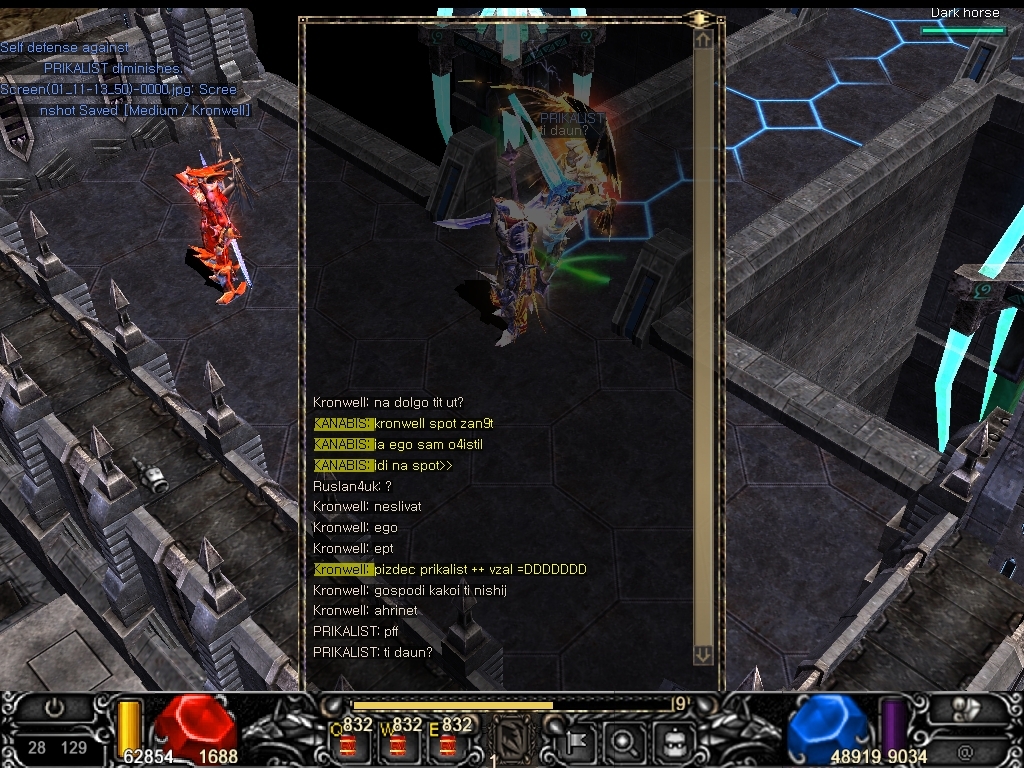Click the flag icon button
The height and width of the screenshot is (768, 1024).
coord(577,742)
